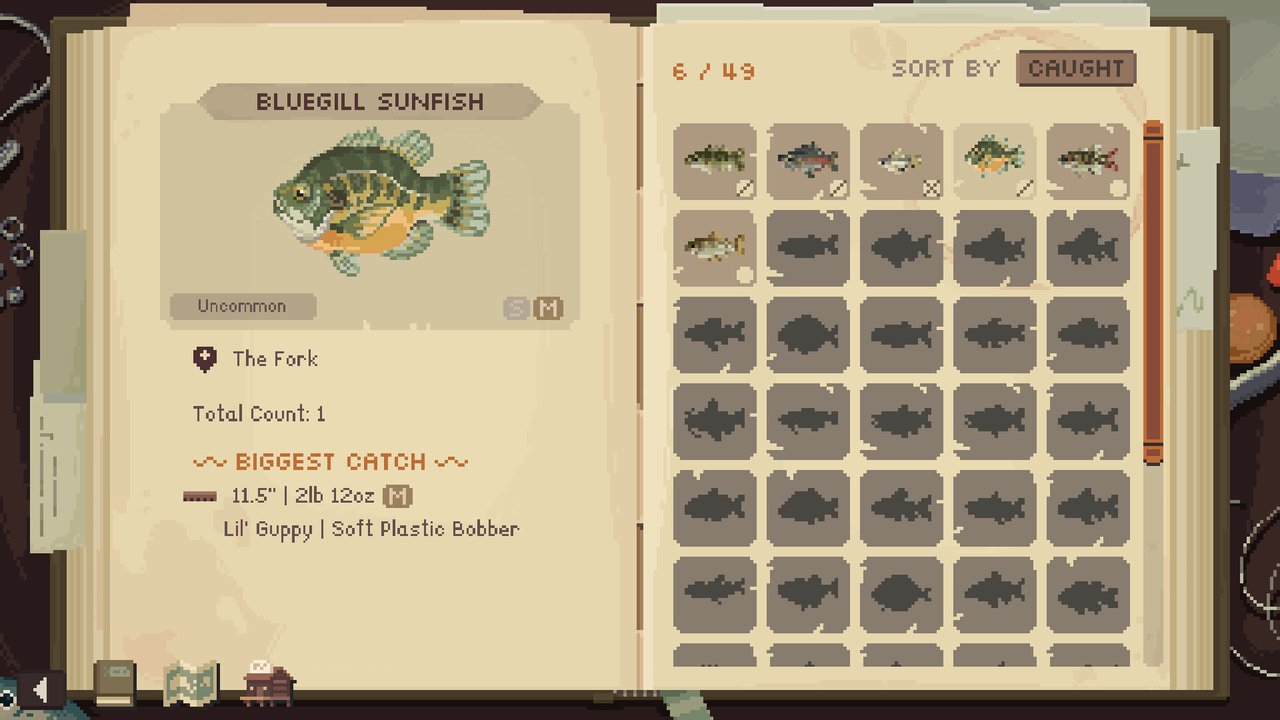This screenshot has width=1280, height=720.
Task: Open the folded map icon
Action: pos(190,684)
